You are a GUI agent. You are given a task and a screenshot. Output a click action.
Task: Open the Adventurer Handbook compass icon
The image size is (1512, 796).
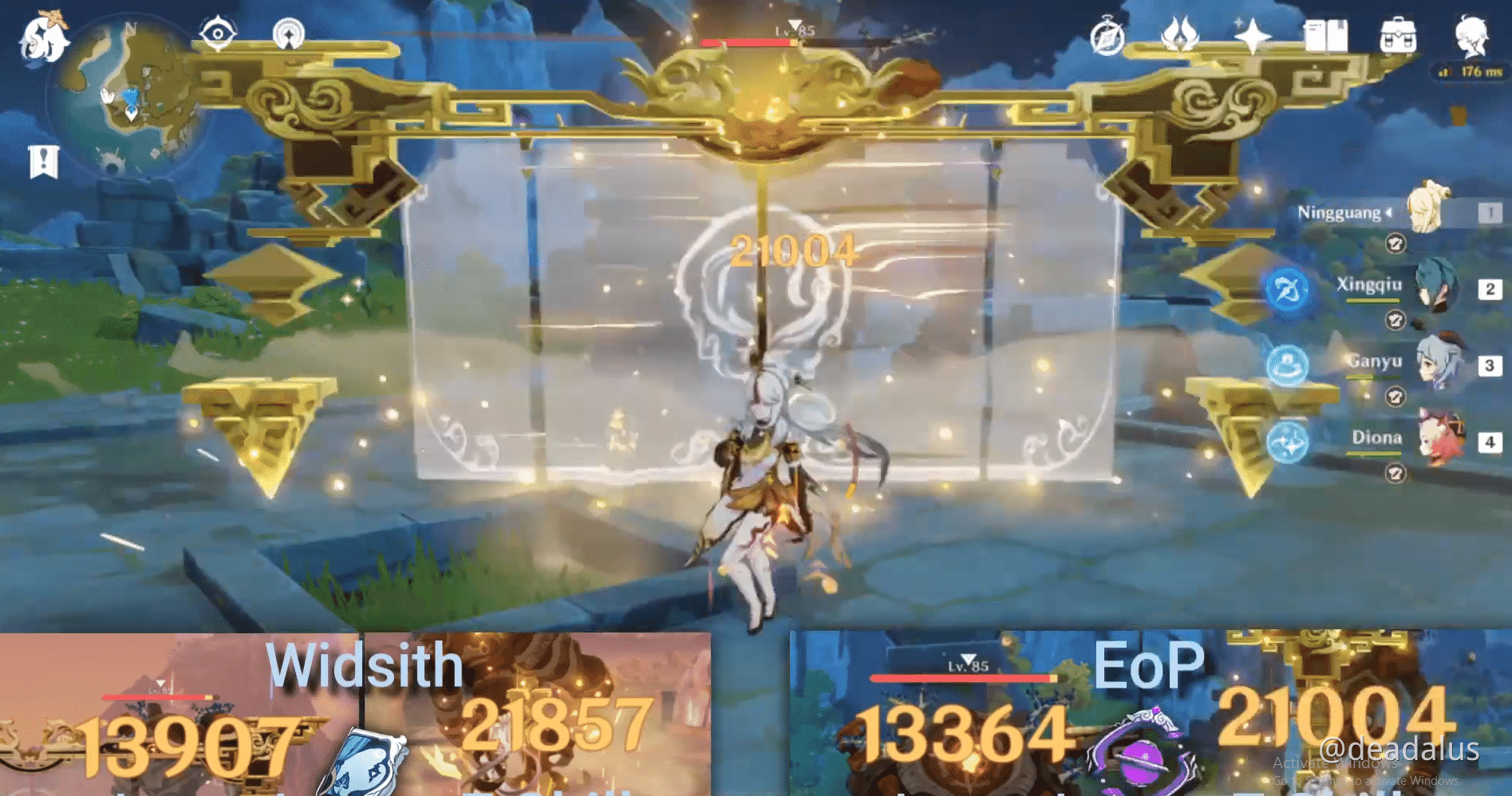click(1109, 35)
